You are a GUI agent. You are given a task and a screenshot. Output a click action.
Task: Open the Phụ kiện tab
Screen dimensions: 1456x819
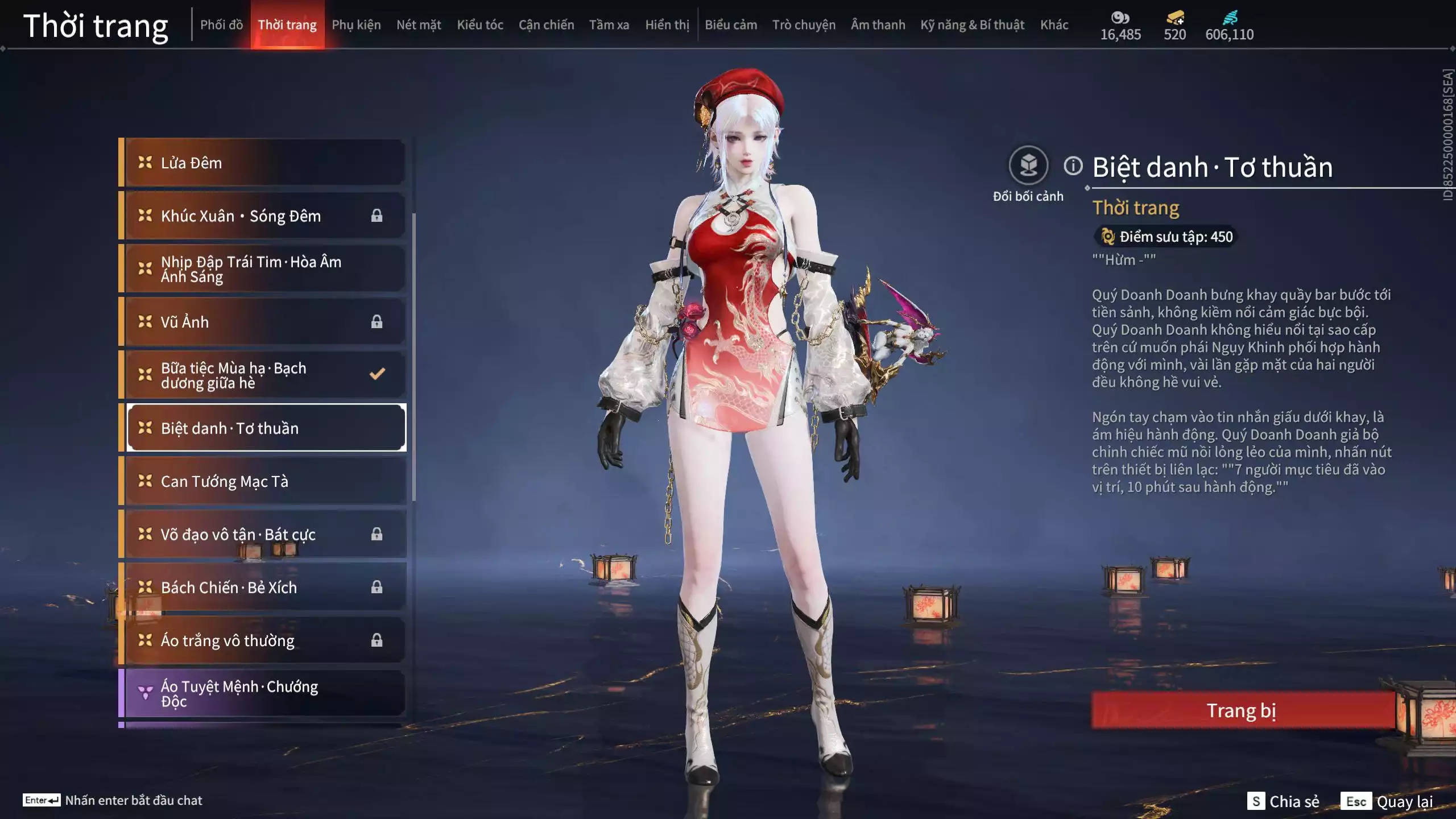tap(356, 25)
